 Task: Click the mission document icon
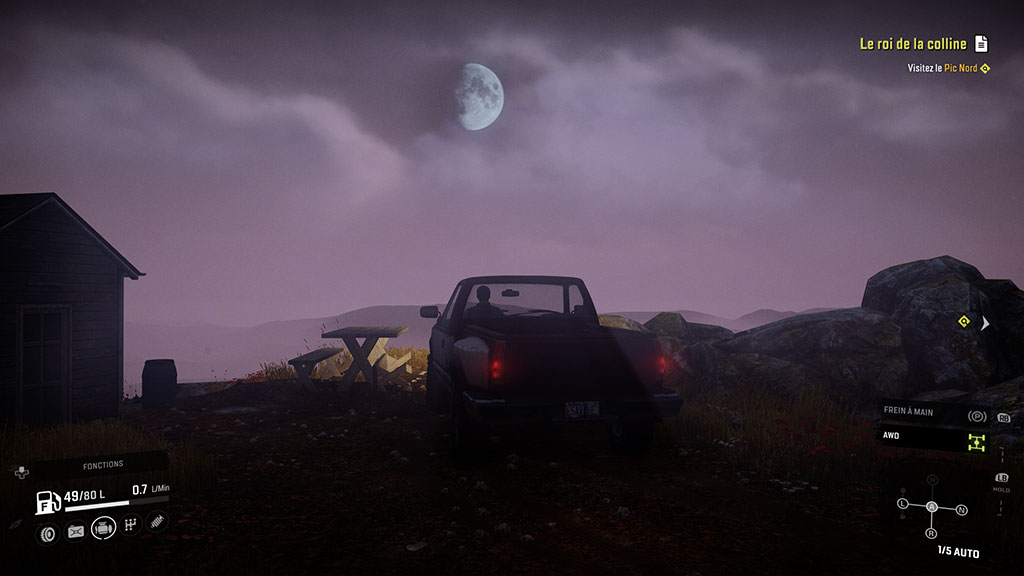point(982,44)
